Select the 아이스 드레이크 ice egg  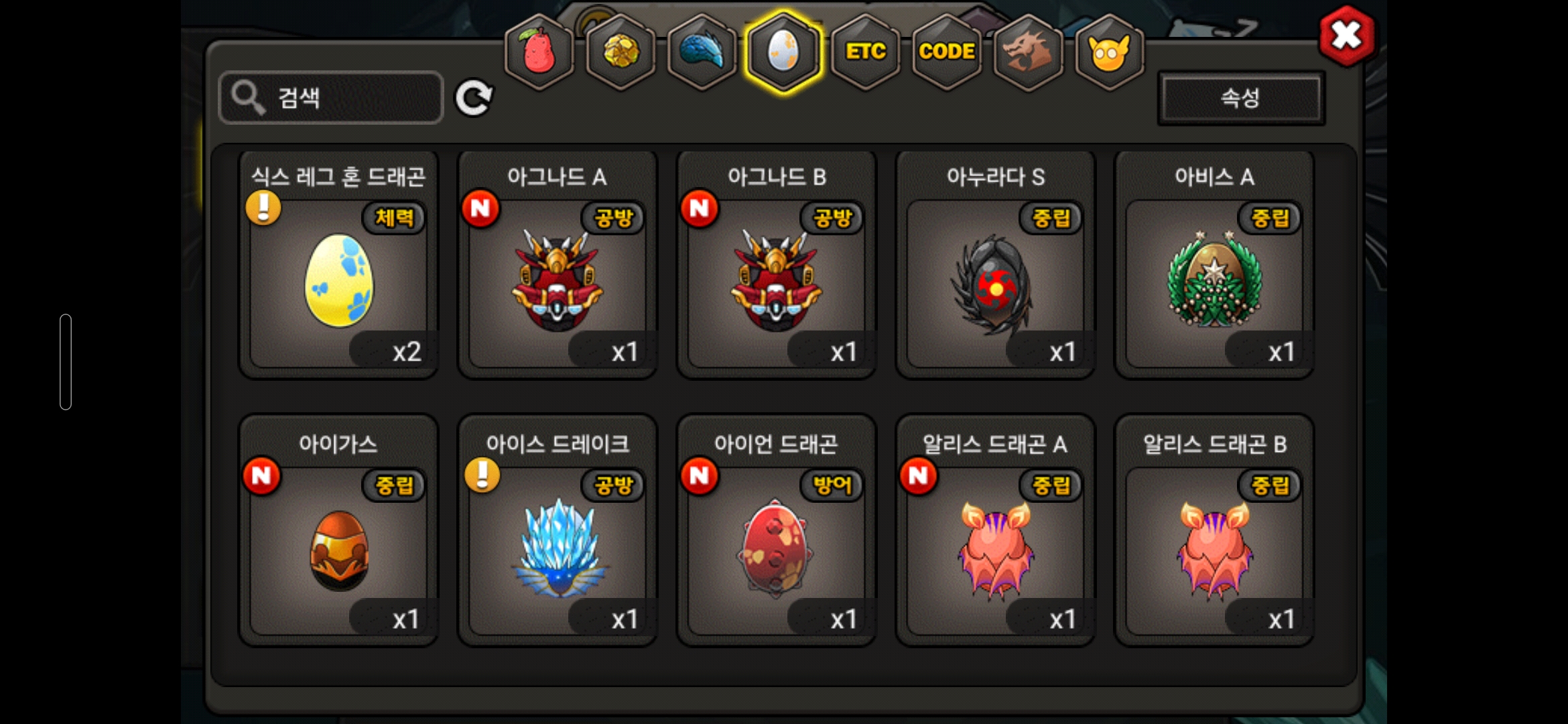pos(558,548)
